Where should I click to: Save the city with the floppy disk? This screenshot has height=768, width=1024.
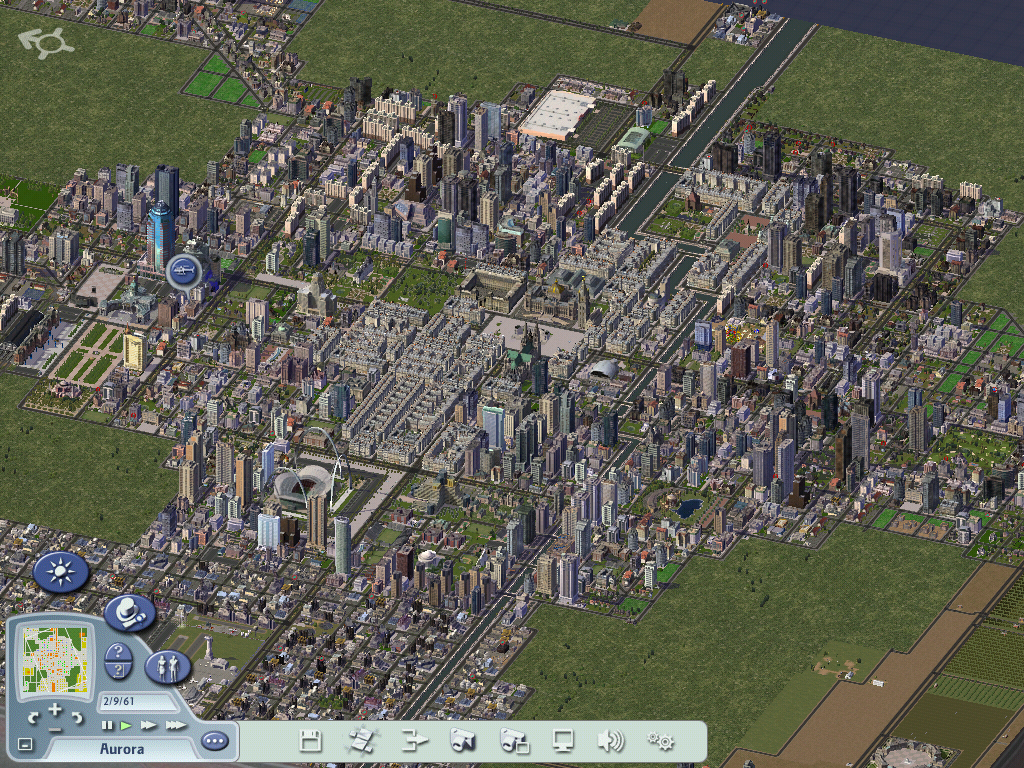point(310,741)
